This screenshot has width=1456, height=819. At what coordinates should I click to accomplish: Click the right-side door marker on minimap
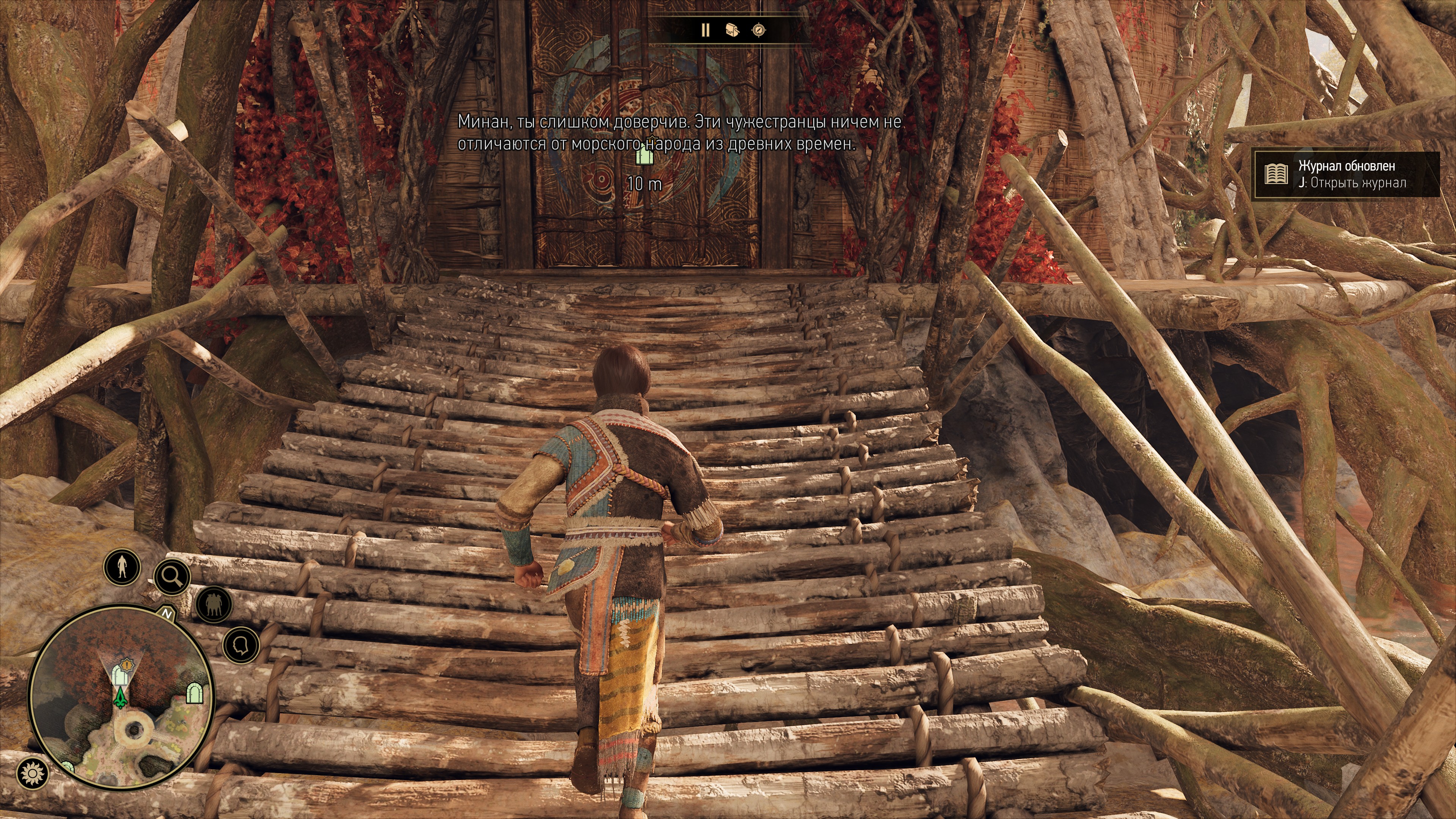(195, 692)
